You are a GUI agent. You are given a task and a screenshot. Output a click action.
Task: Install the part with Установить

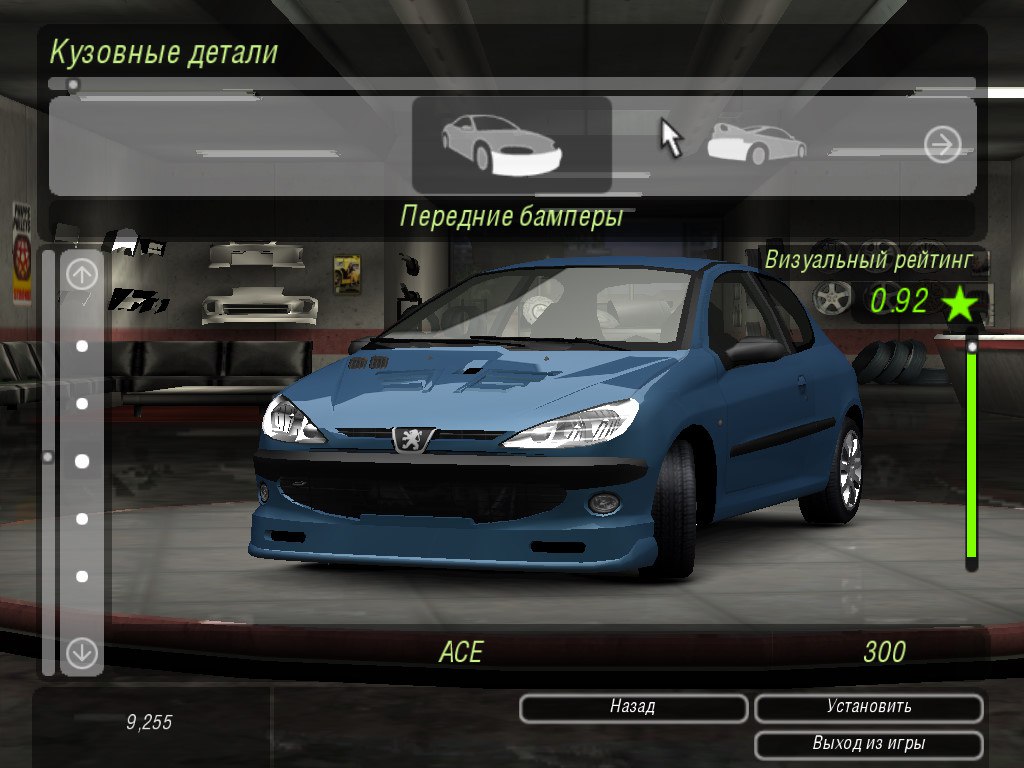point(868,708)
